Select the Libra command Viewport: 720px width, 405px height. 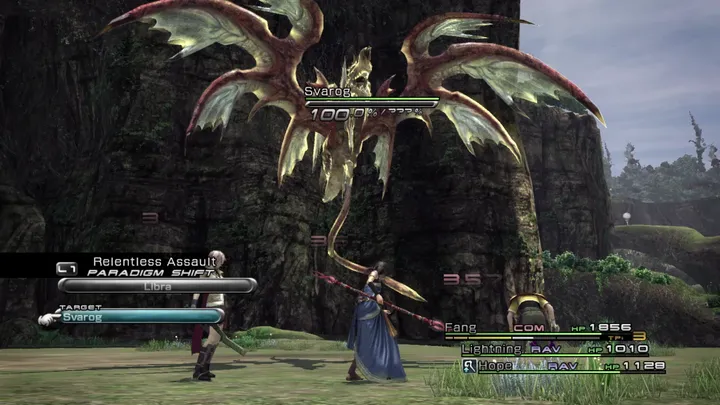click(157, 286)
